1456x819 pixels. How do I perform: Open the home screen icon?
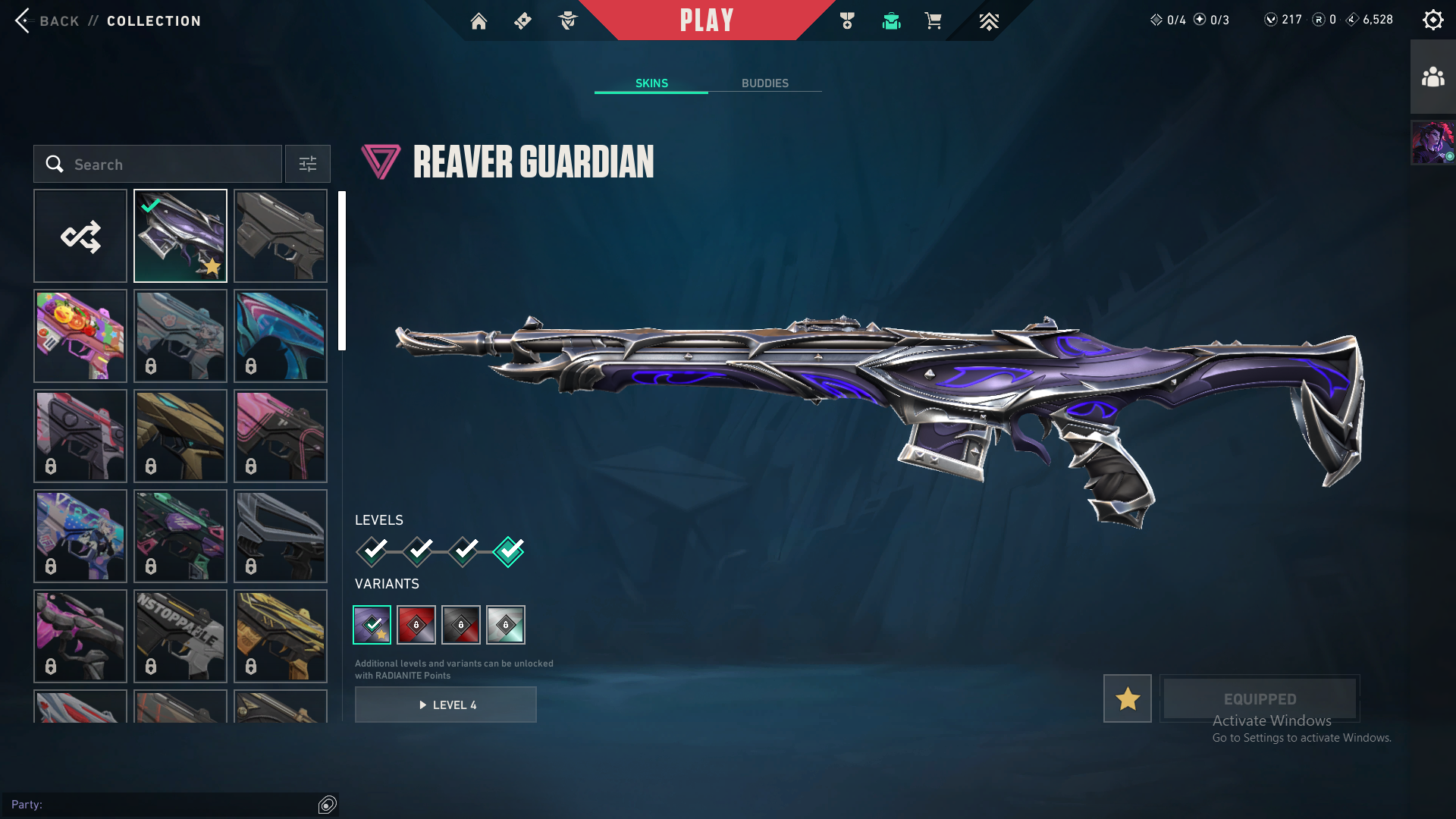coord(479,21)
